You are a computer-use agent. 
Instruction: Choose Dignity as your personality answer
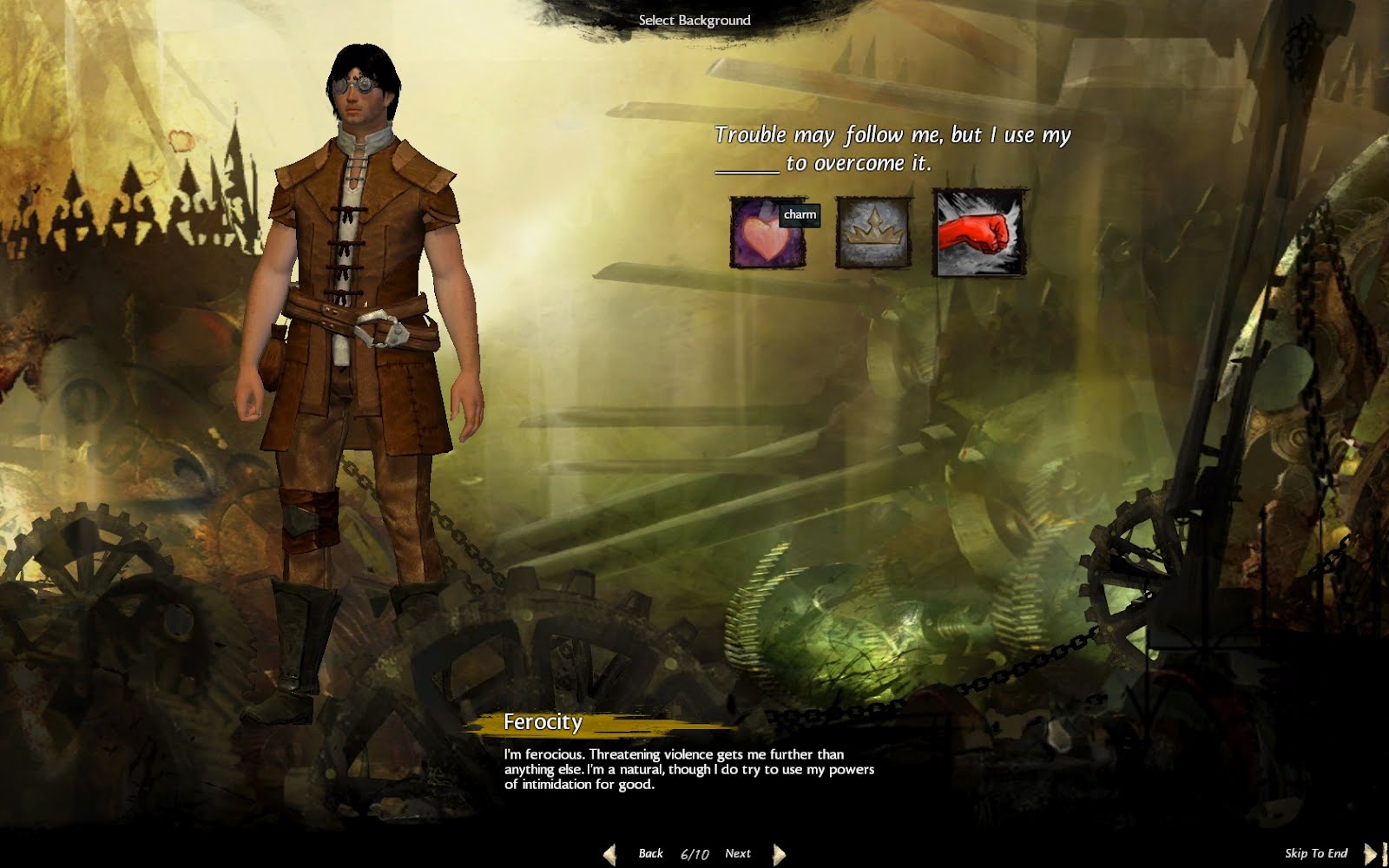(872, 233)
